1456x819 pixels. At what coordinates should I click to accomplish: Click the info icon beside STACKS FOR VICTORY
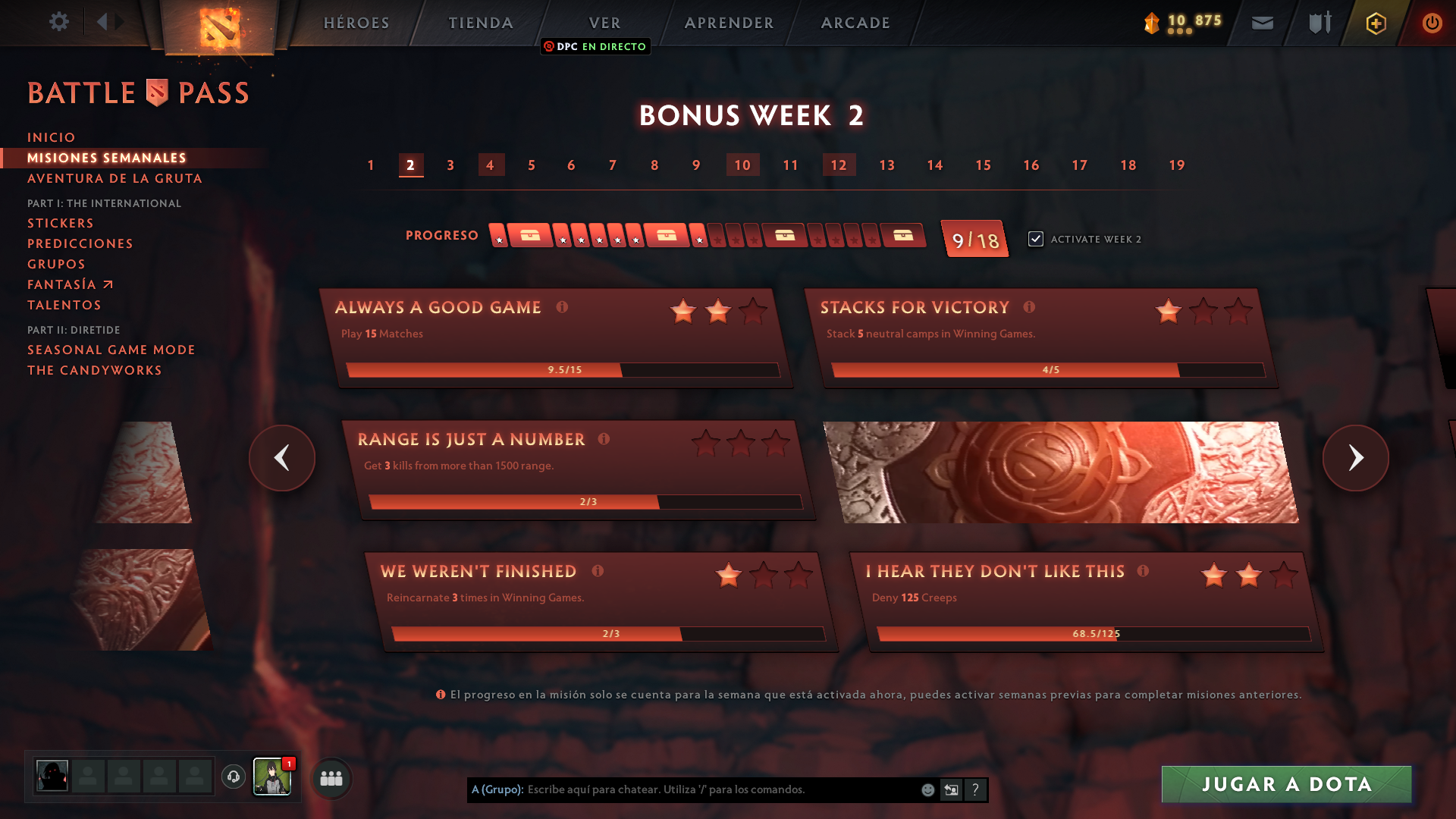1028,307
